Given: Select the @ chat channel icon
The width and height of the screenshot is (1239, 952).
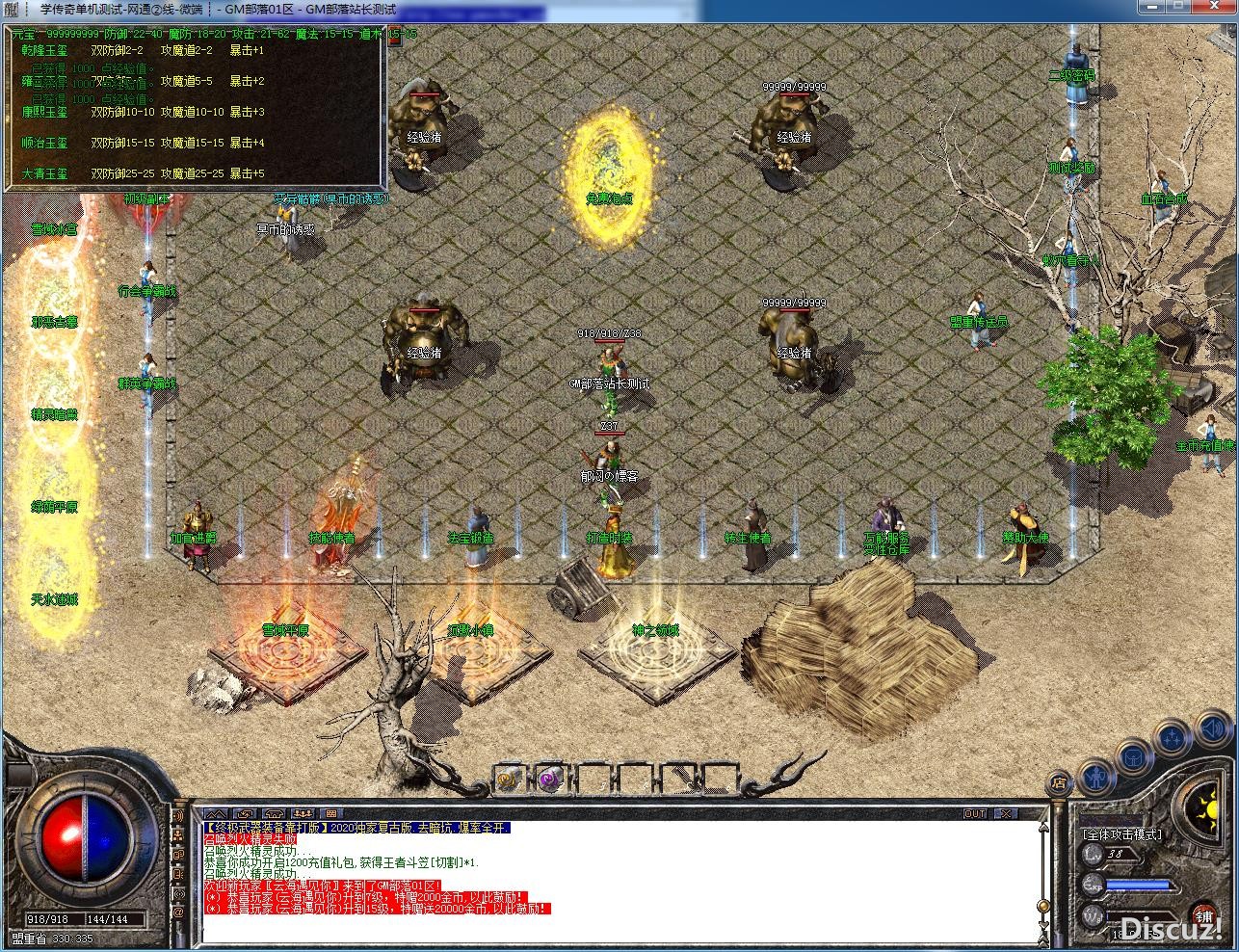Looking at the screenshot, I should pos(178,912).
